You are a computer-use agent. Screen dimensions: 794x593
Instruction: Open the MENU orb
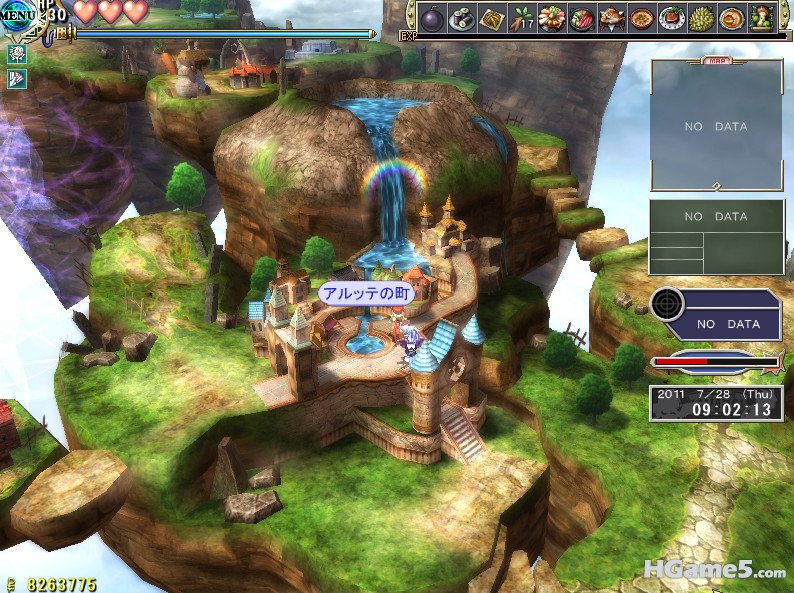click(x=19, y=15)
